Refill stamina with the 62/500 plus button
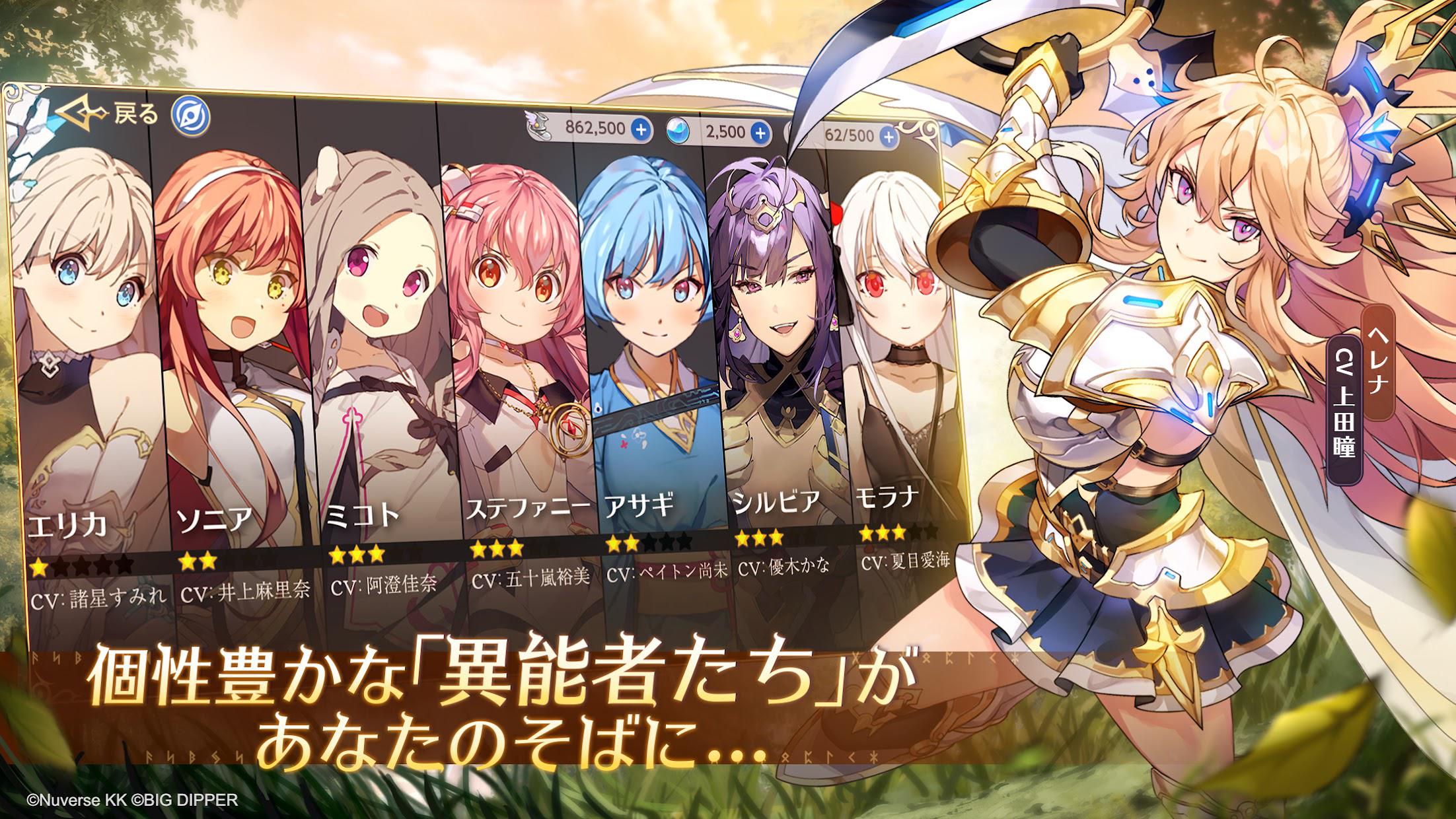Screen dimensions: 1456x819 (889, 137)
